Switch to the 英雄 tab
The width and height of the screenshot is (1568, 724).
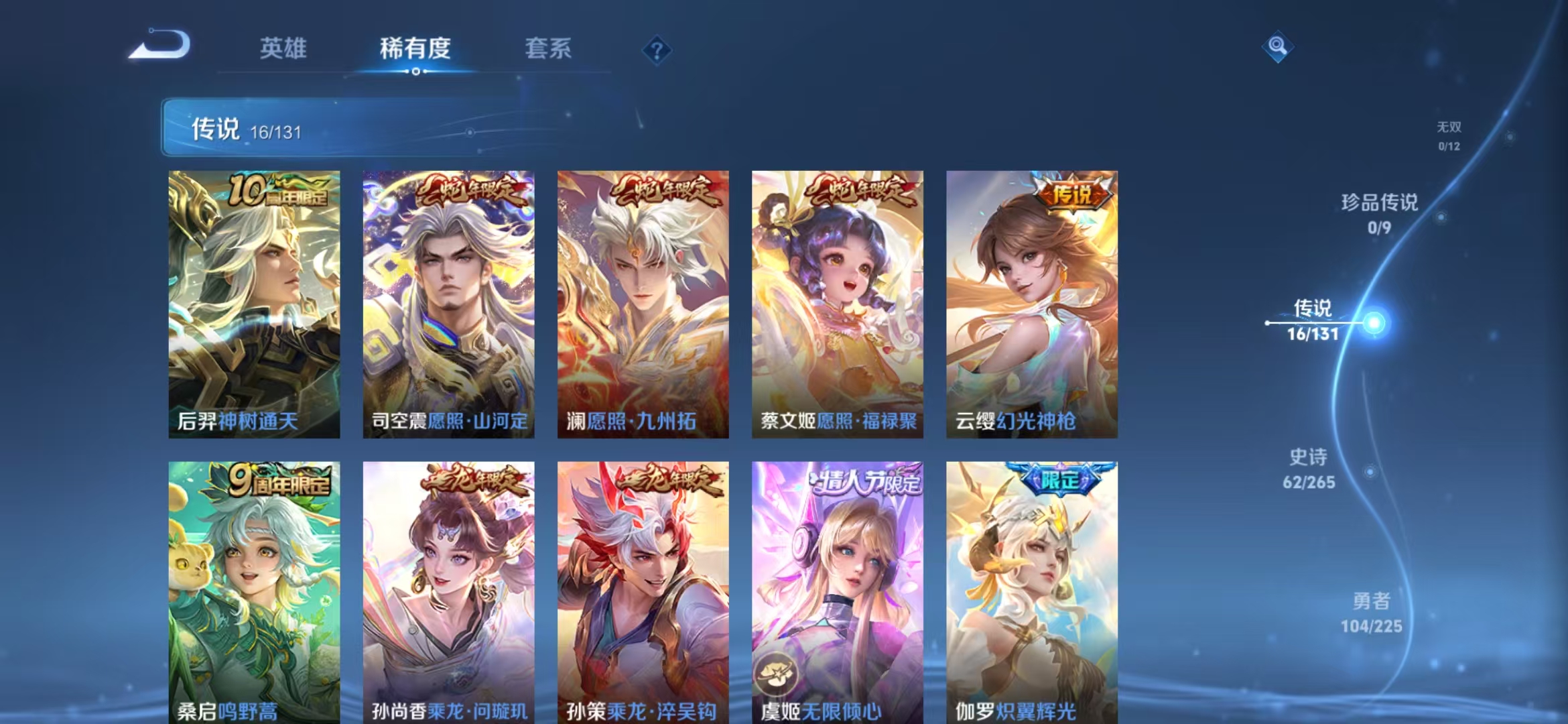point(284,48)
